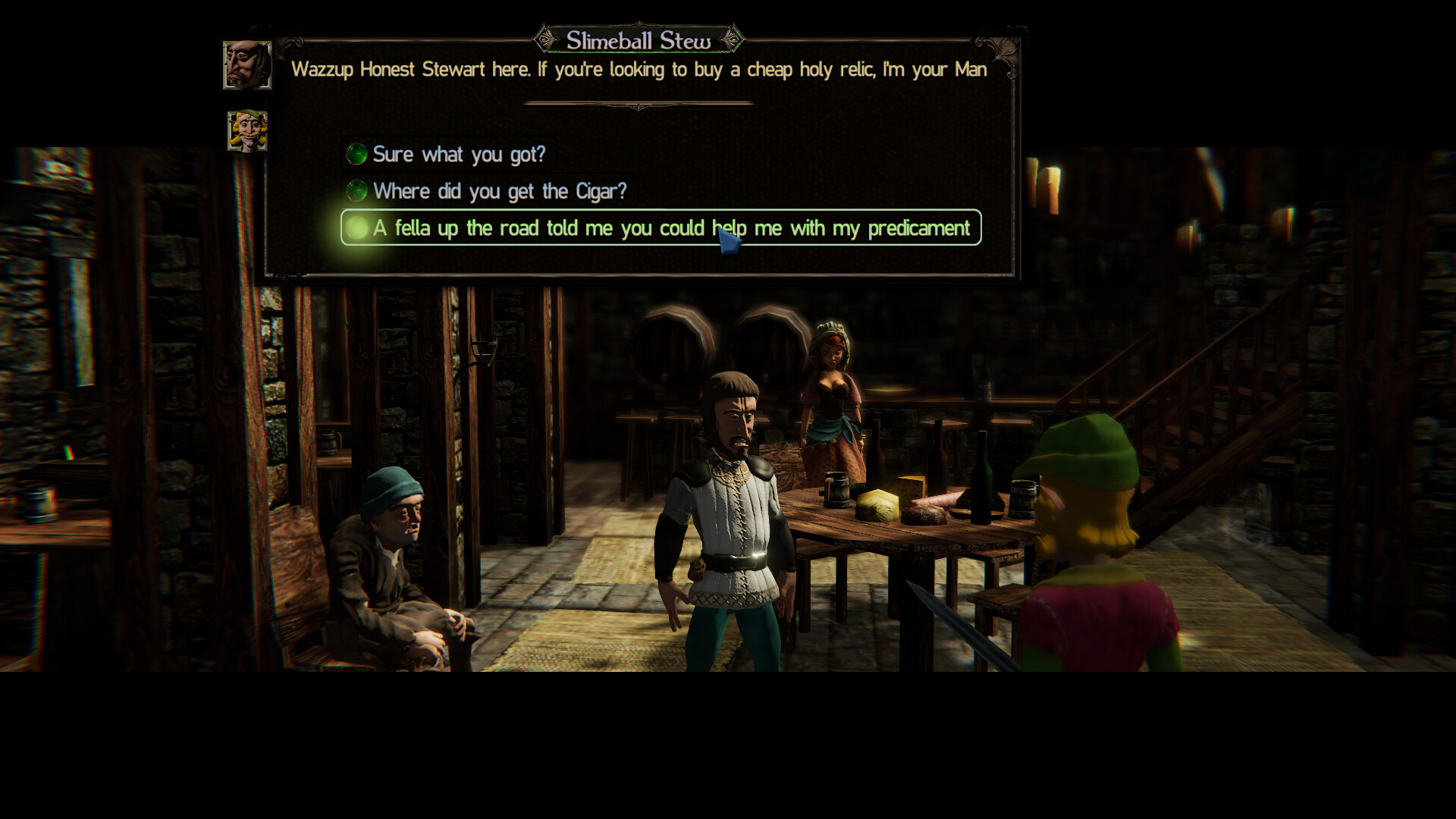Choose "Sure what you got?" reply
1456x819 pixels.
pos(458,155)
